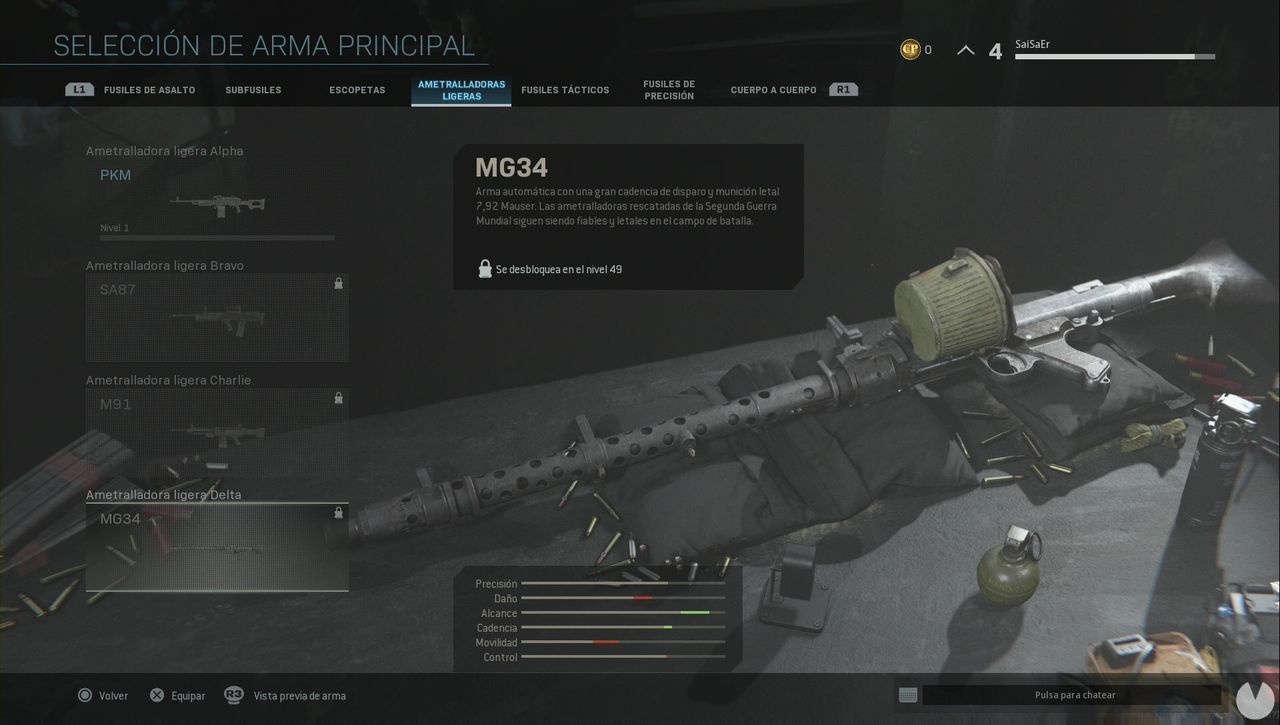This screenshot has height=725, width=1280.
Task: Click the keyboard icon next to chat
Action: click(908, 694)
